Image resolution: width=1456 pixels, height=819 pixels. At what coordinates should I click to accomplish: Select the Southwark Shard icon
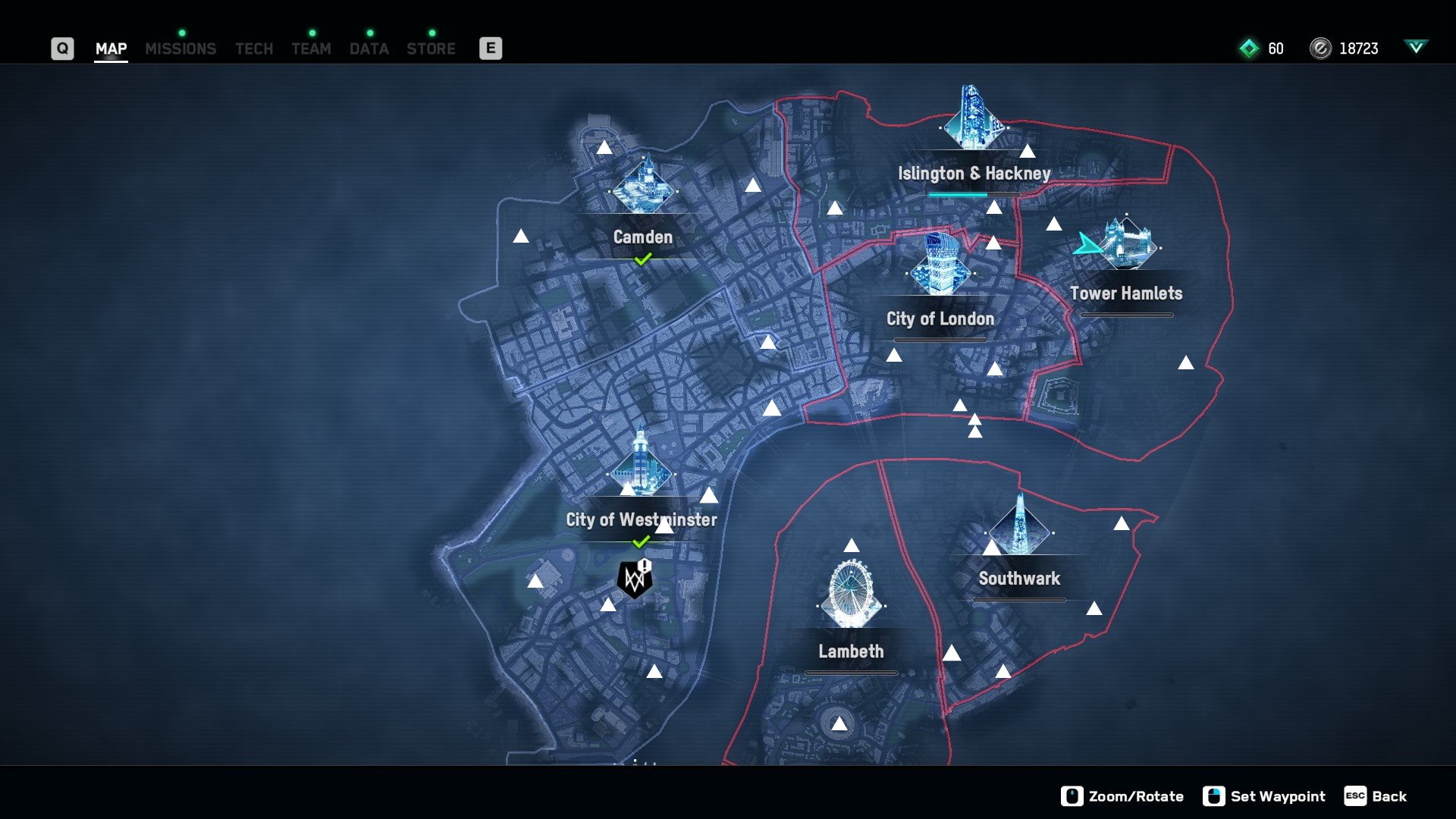tap(1019, 527)
